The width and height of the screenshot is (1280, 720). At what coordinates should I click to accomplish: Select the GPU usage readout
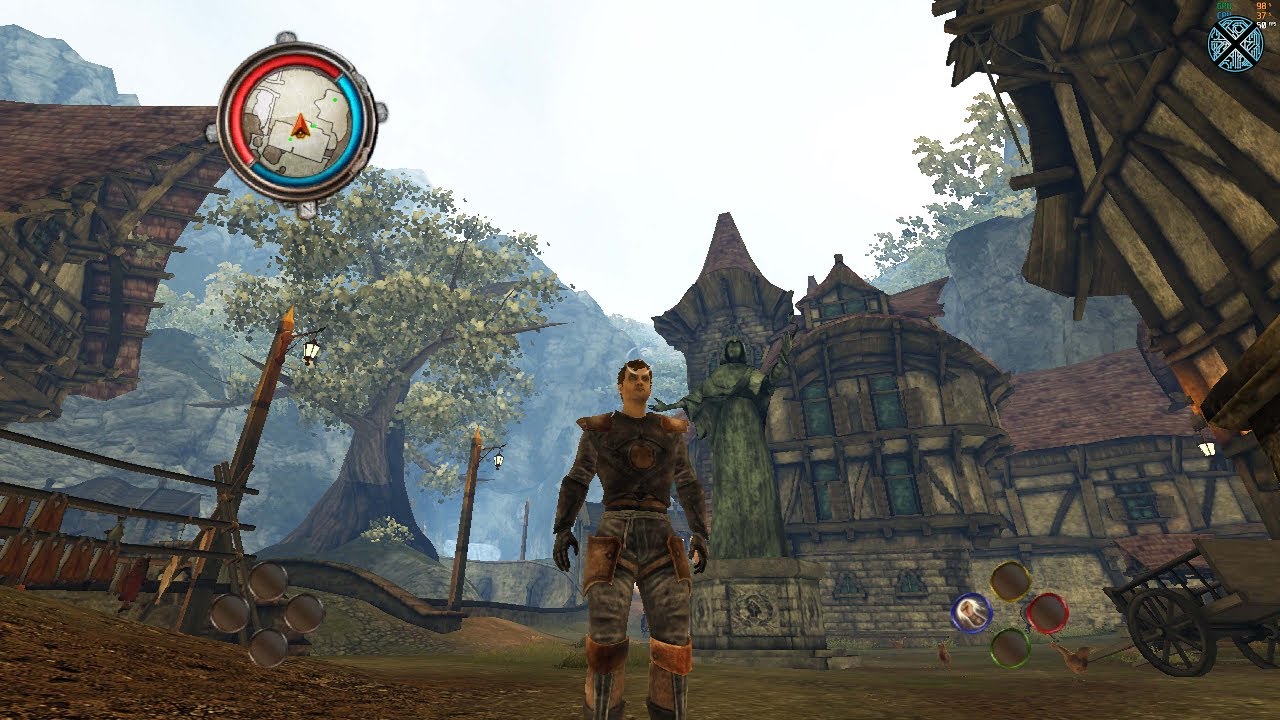[1223, 6]
